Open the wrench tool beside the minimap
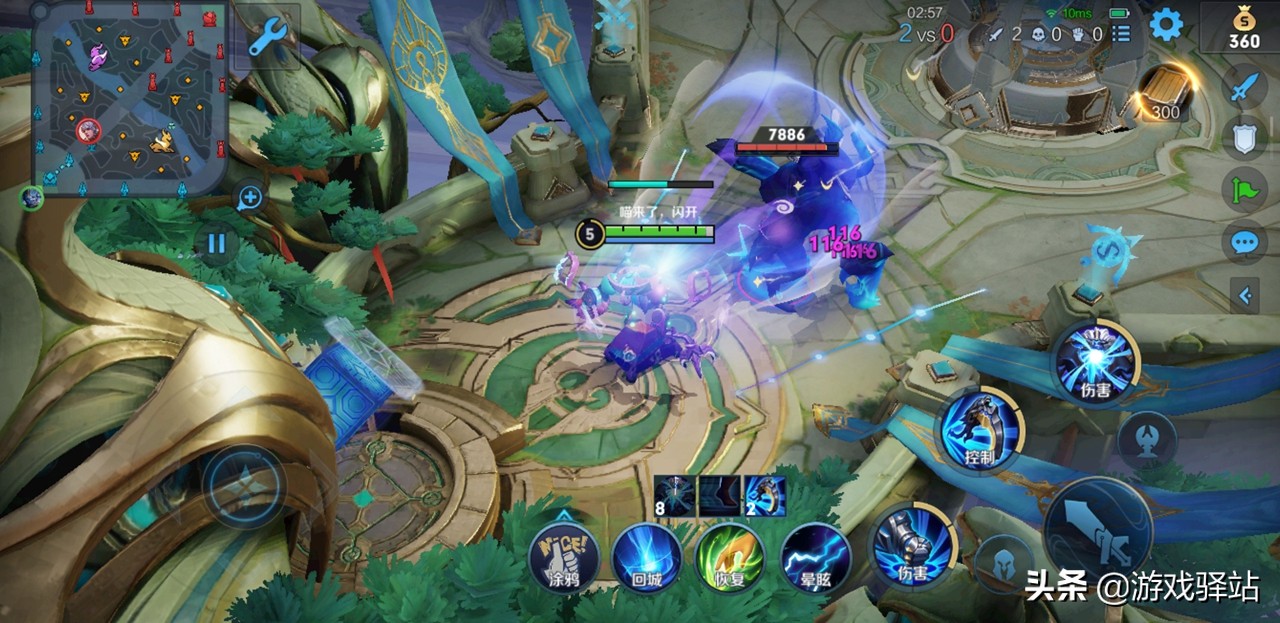 click(x=267, y=38)
